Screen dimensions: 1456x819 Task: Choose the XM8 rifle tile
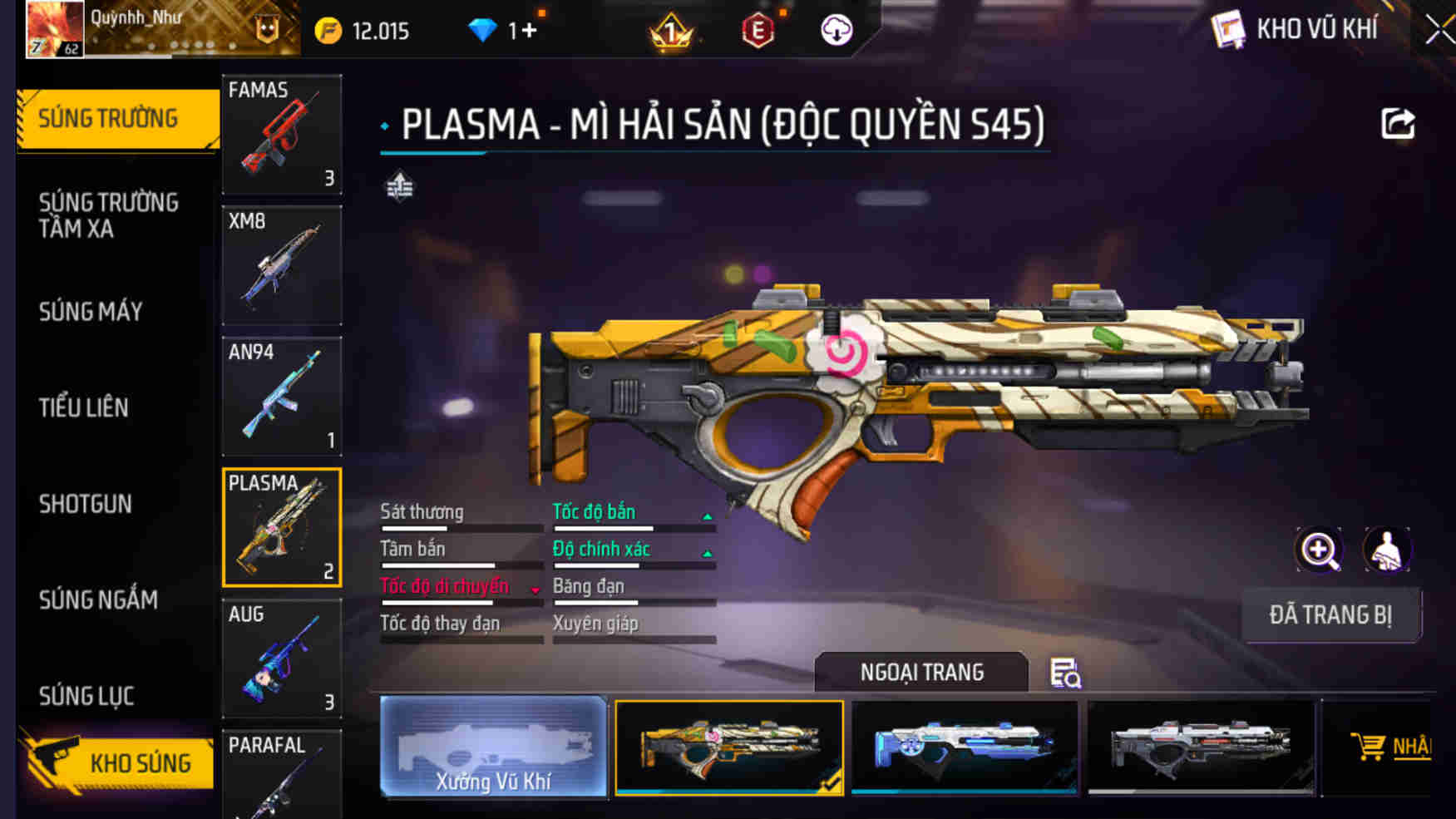282,265
